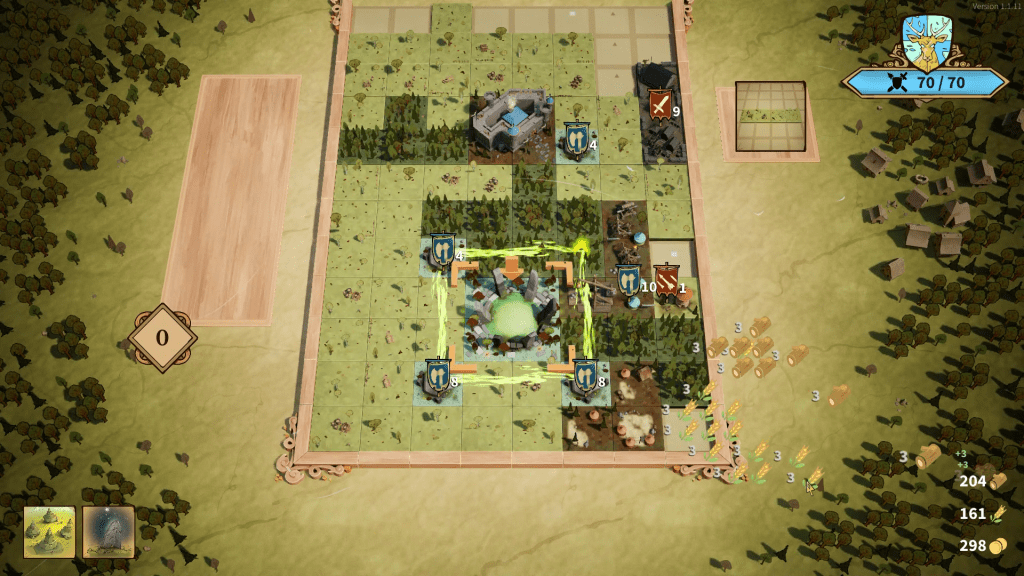The height and width of the screenshot is (576, 1024).
Task: Target the red crossed-swords banner numbered 9
Action: pyautogui.click(x=660, y=105)
